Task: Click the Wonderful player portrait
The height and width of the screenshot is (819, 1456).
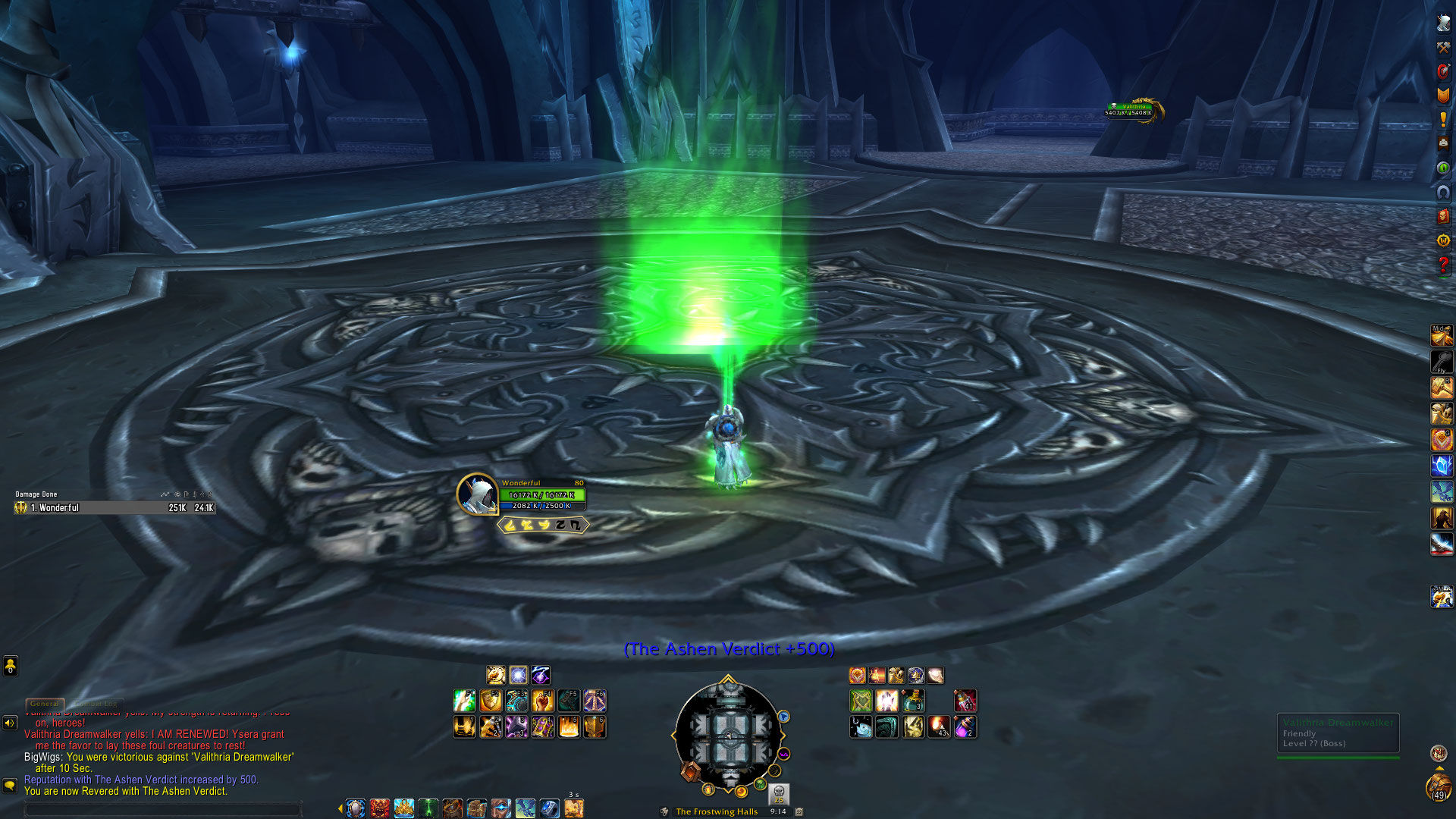Action: (477, 495)
